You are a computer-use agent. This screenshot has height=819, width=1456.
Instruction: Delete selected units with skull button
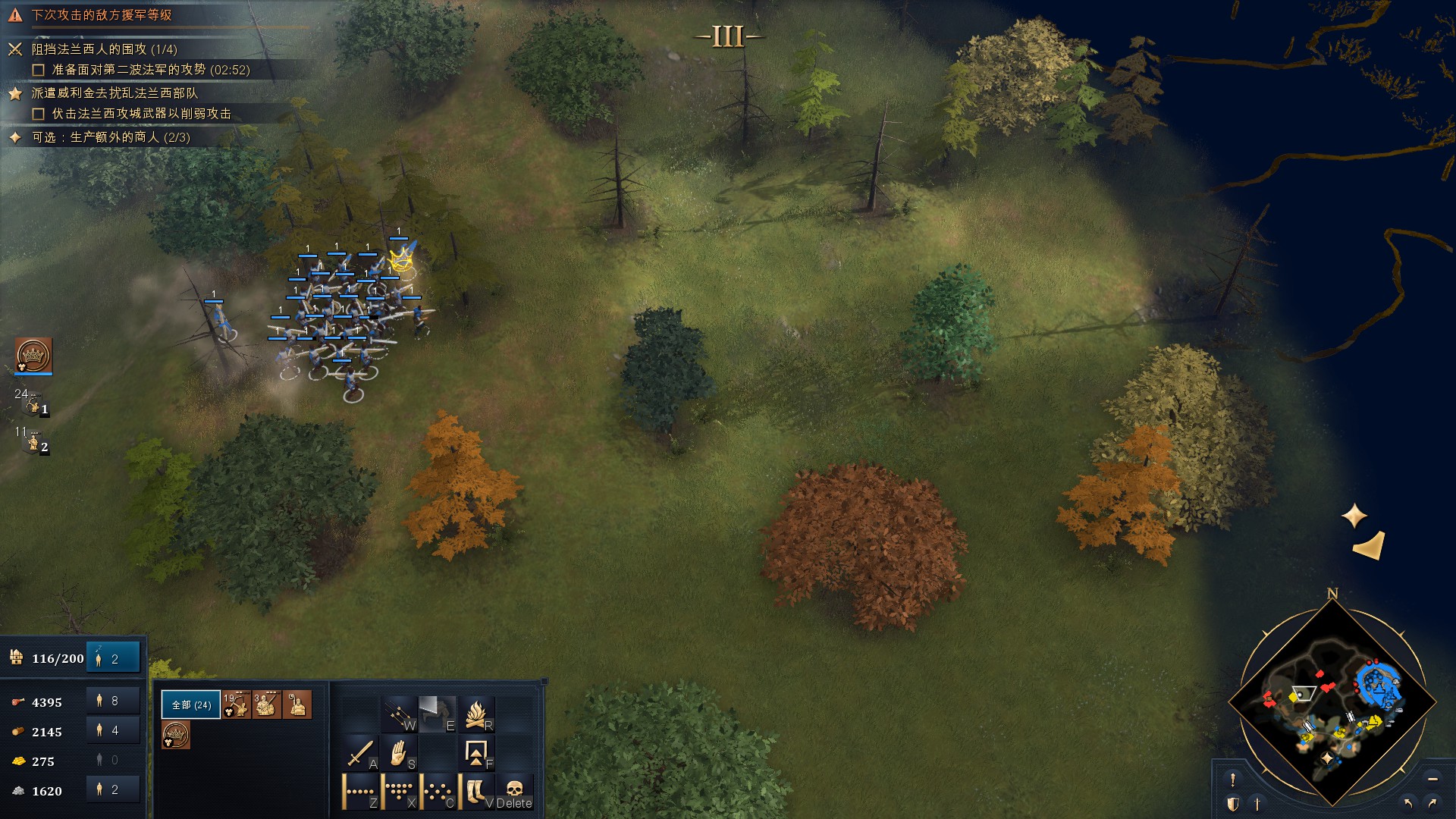click(515, 792)
